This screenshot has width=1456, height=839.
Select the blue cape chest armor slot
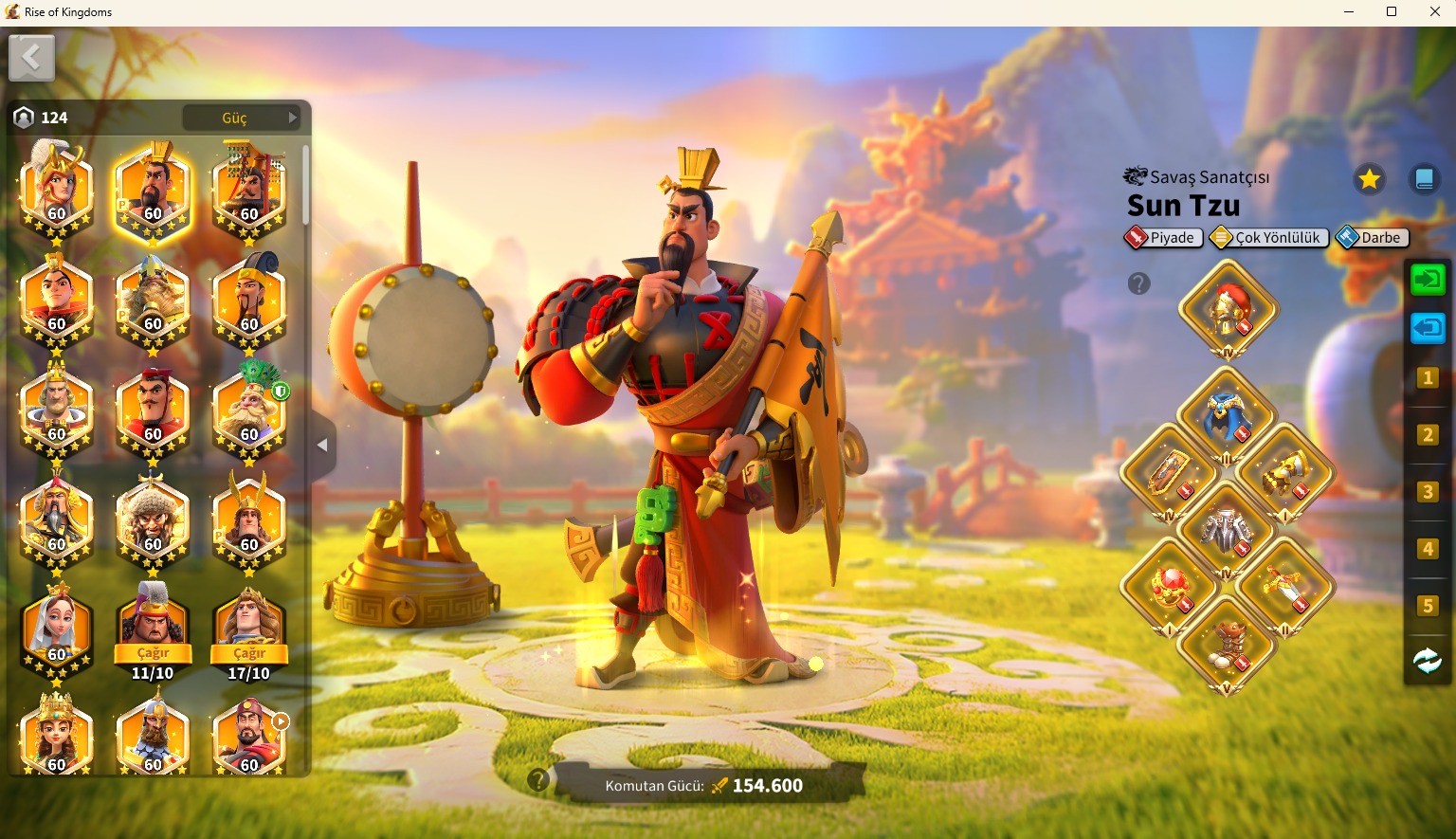pyautogui.click(x=1227, y=416)
